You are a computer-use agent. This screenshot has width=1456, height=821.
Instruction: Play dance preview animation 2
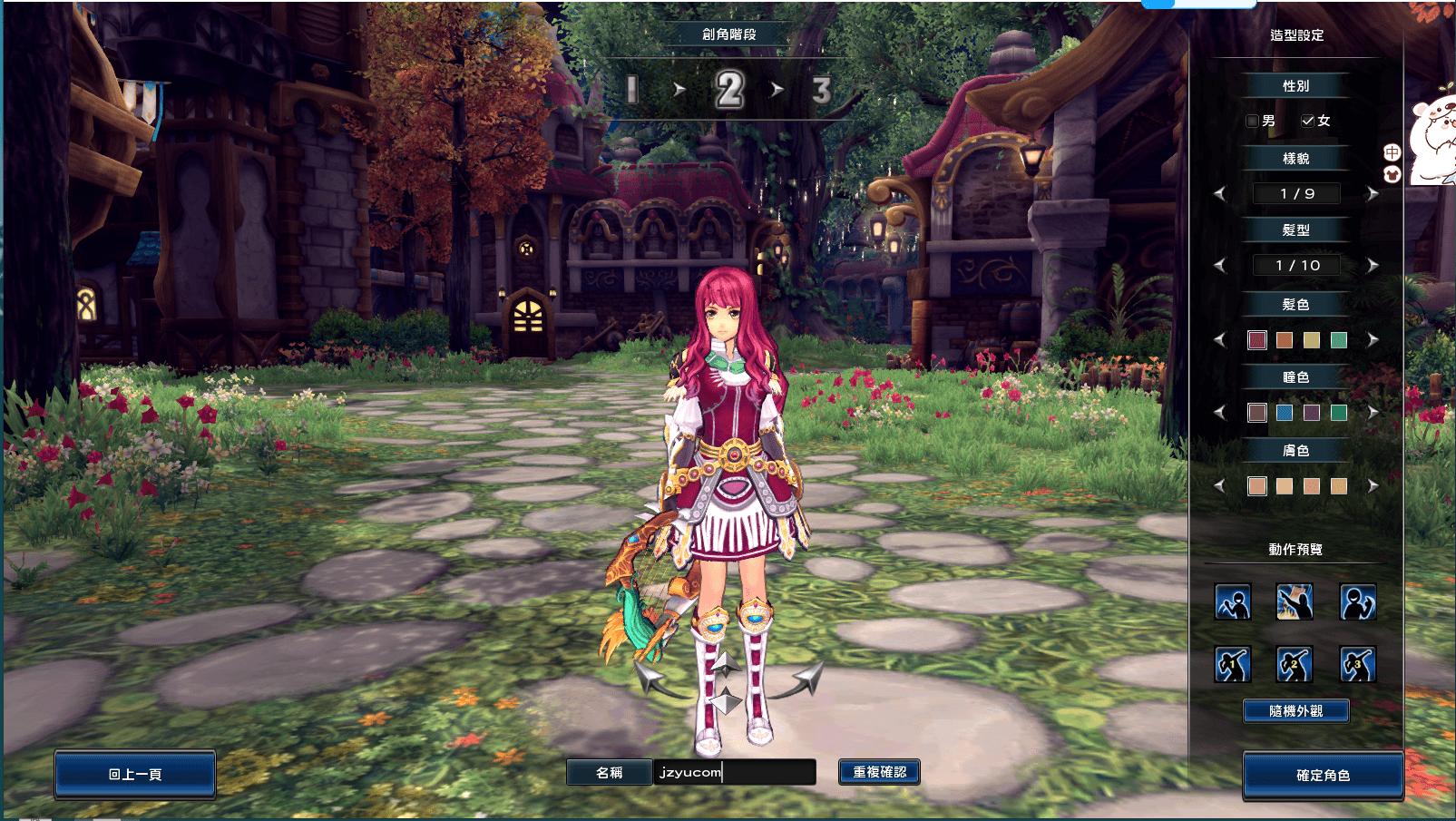1295,664
